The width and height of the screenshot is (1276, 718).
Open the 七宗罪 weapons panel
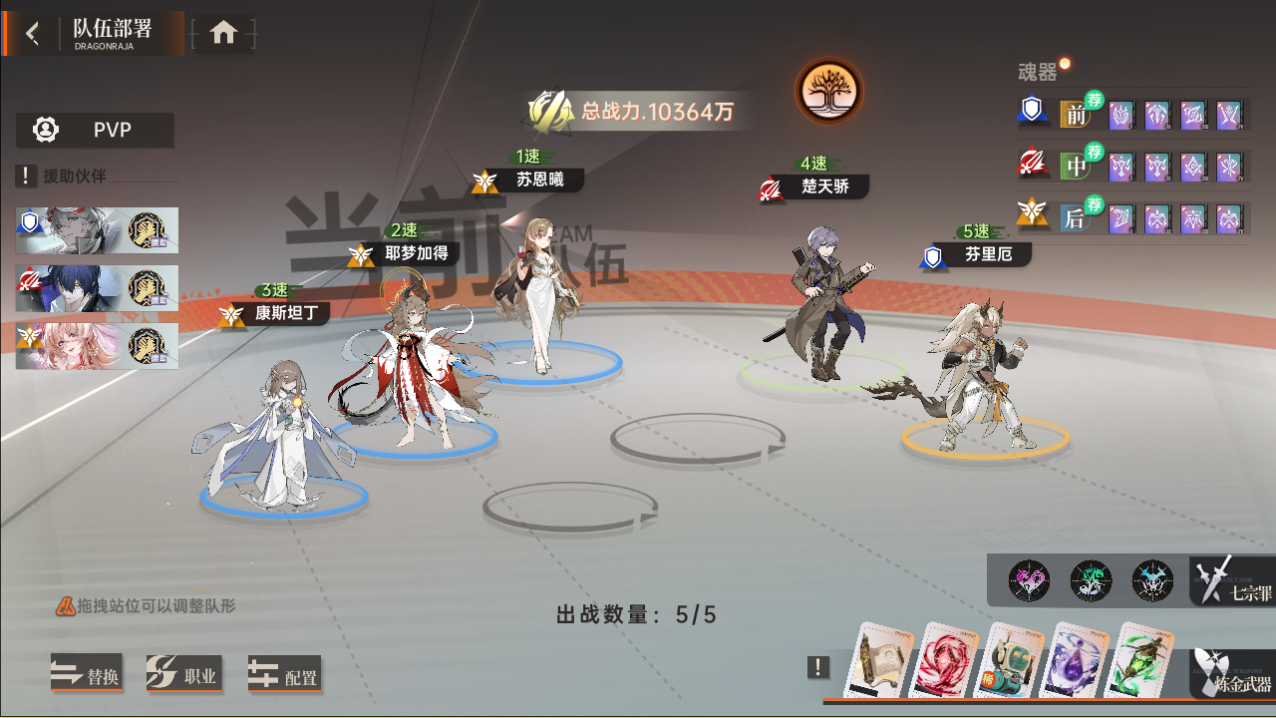tap(1234, 582)
